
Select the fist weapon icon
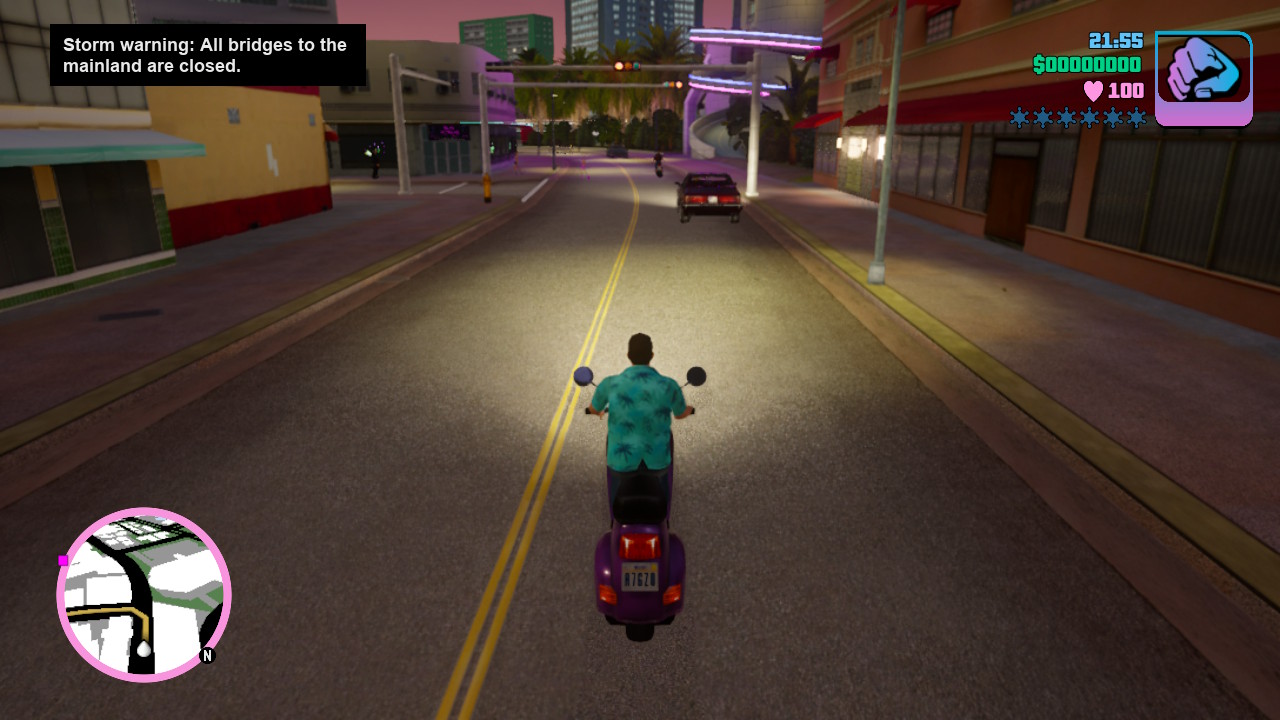(x=1203, y=78)
